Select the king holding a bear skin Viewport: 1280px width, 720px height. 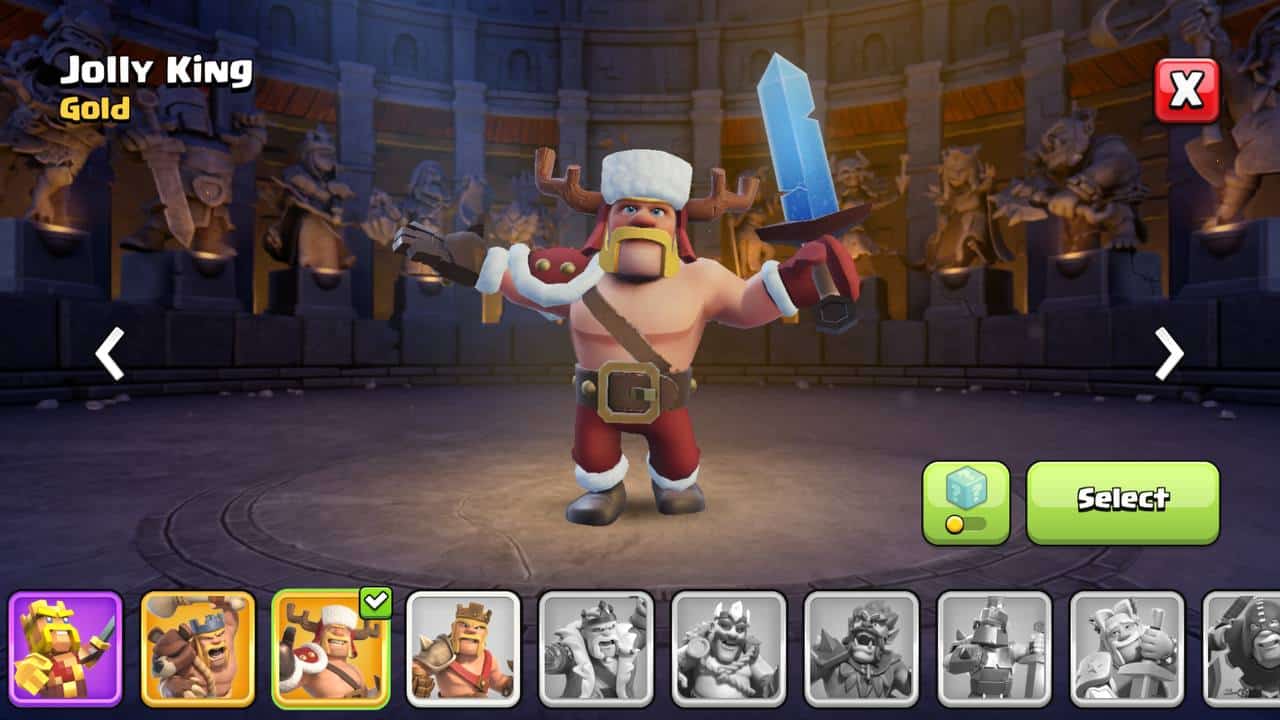198,649
